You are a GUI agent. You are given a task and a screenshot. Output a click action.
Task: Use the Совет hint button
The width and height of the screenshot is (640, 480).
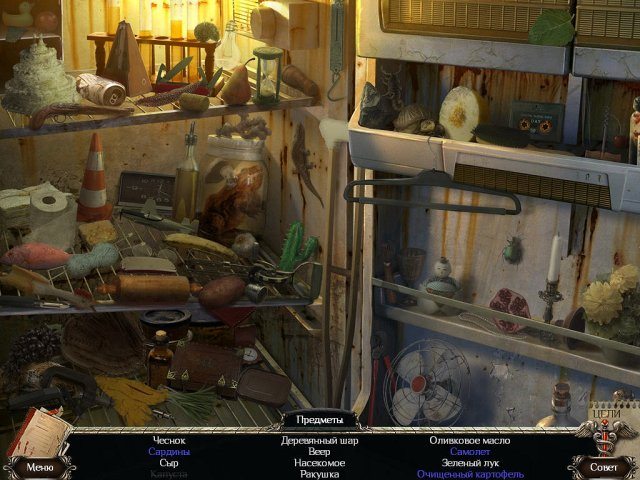click(x=603, y=466)
